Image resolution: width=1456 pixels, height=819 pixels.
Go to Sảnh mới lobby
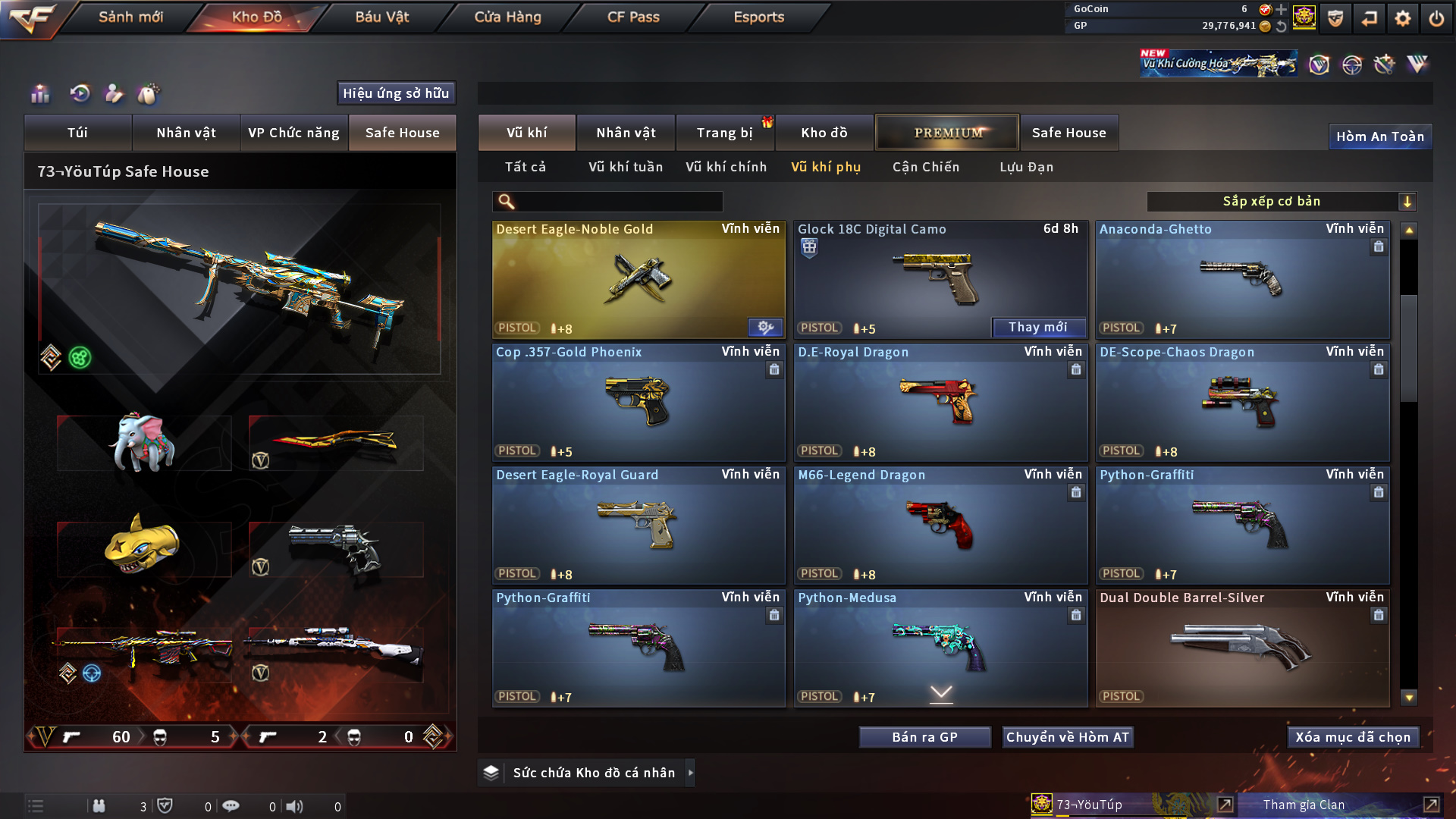coord(130,17)
